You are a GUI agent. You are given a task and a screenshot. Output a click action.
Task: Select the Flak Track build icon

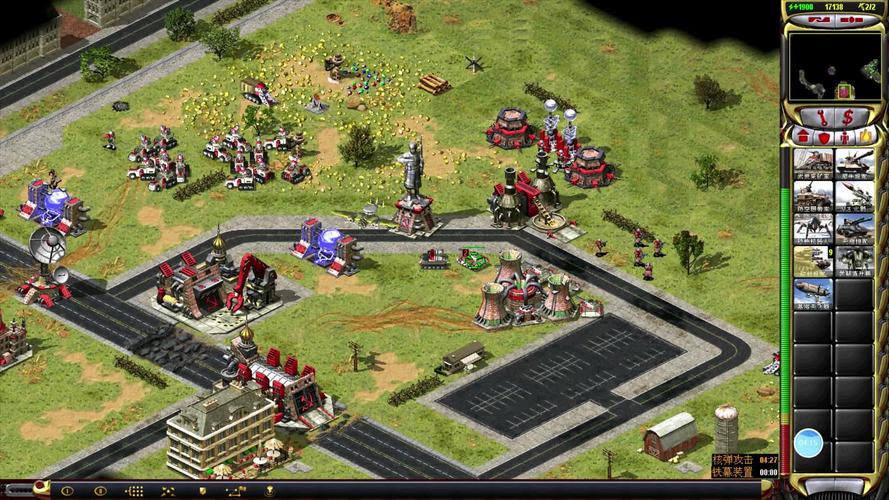click(812, 196)
